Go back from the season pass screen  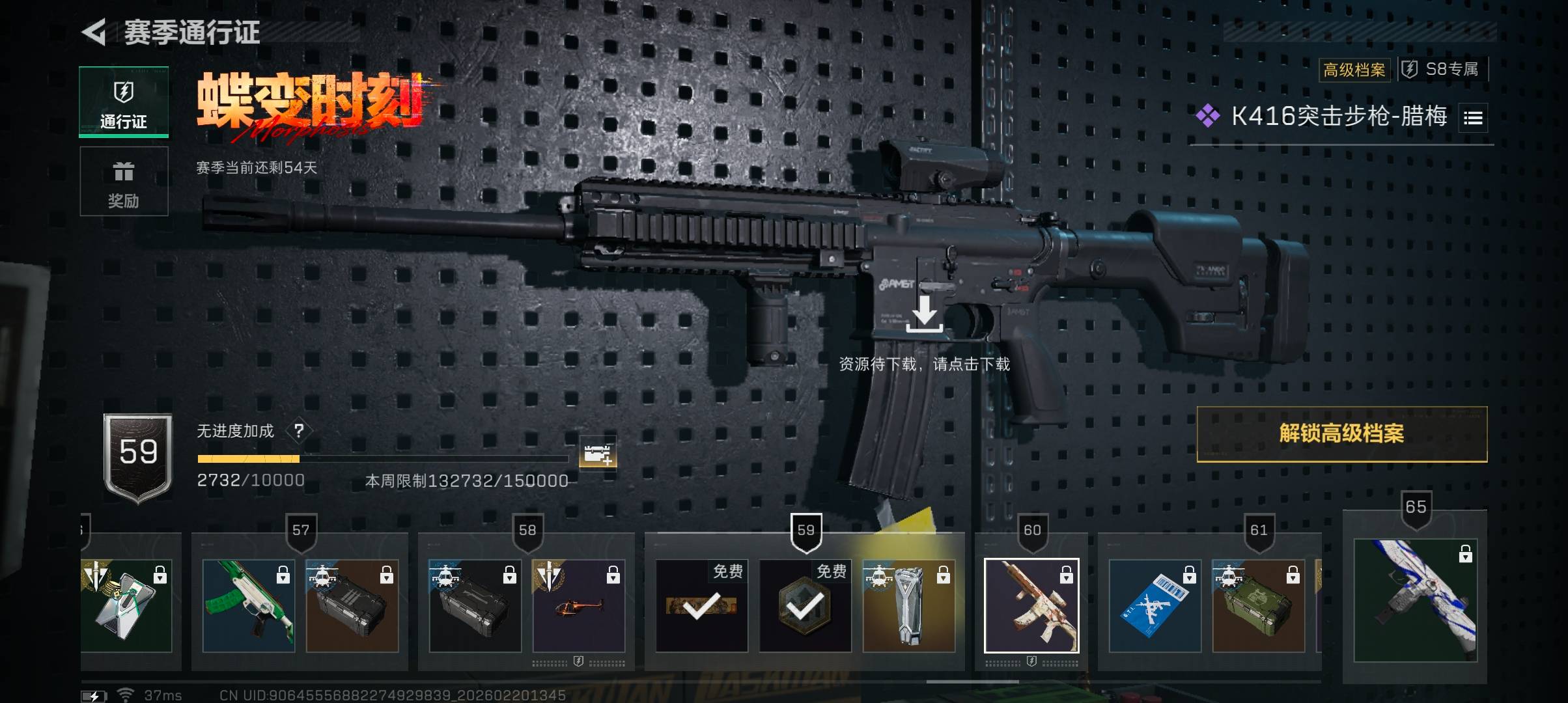(x=95, y=33)
